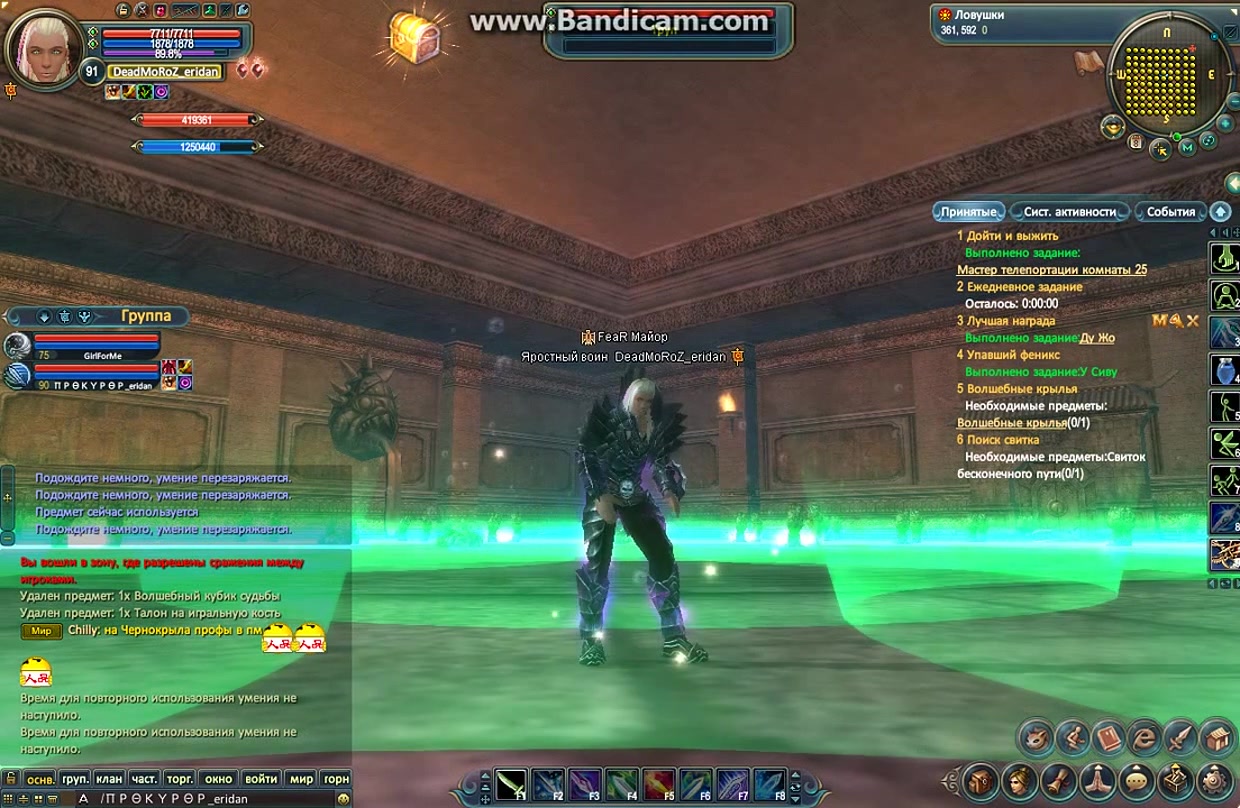1240x808 pixels.
Task: Select the "мир" world chat tab
Action: [x=301, y=778]
